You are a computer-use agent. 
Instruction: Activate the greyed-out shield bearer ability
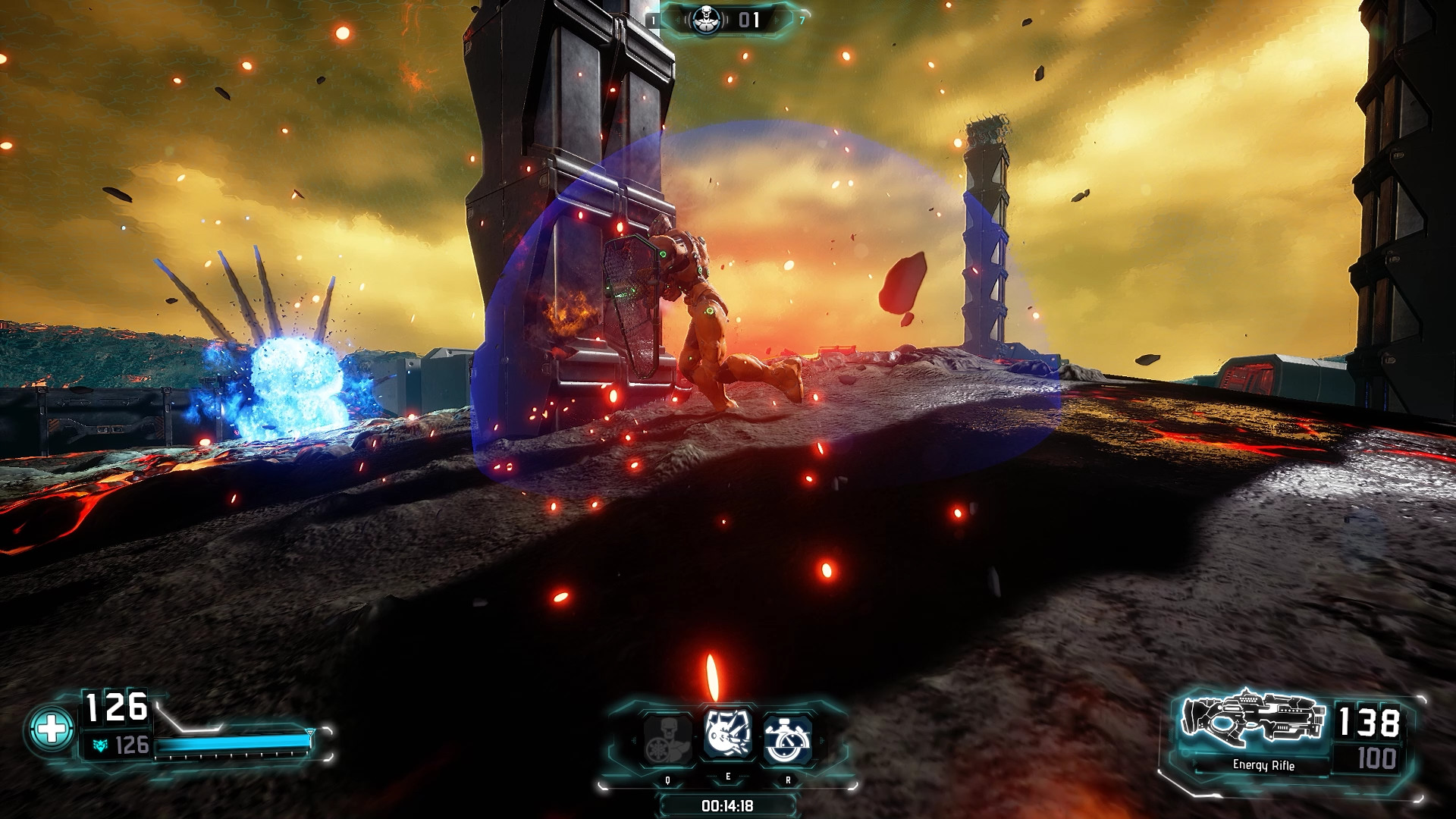tap(667, 739)
